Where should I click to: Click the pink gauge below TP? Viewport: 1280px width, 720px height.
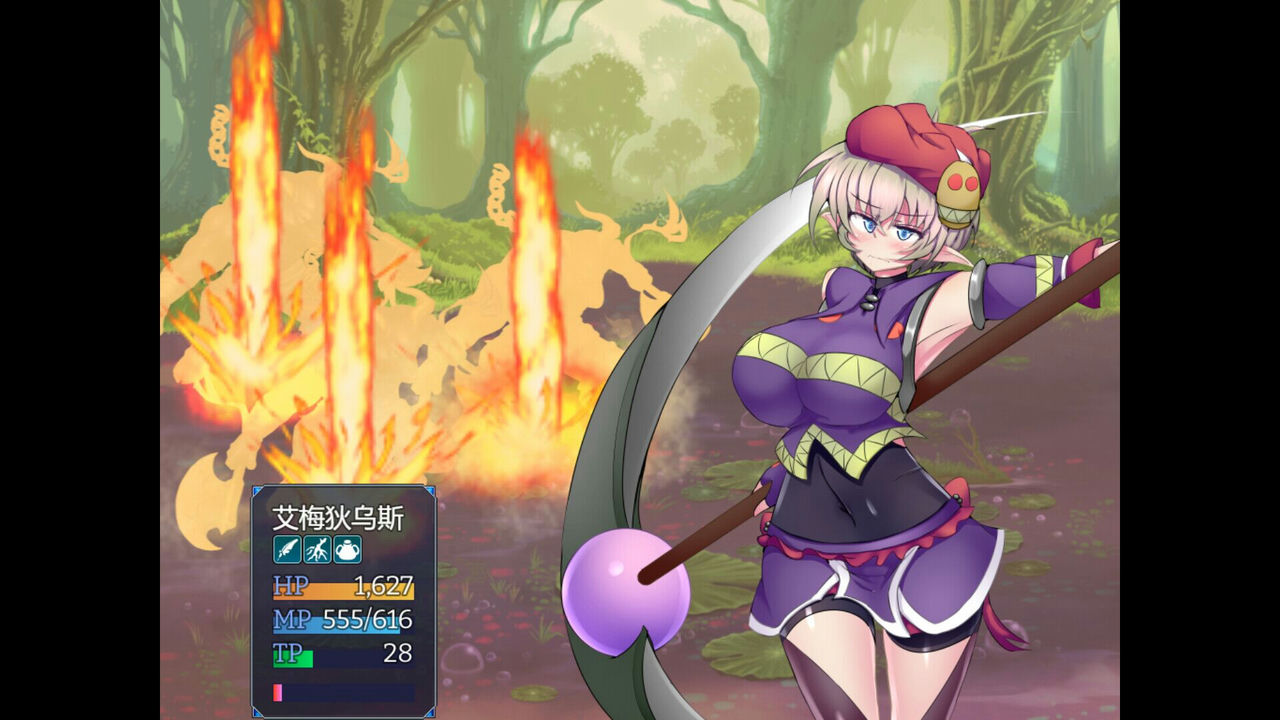coord(278,691)
